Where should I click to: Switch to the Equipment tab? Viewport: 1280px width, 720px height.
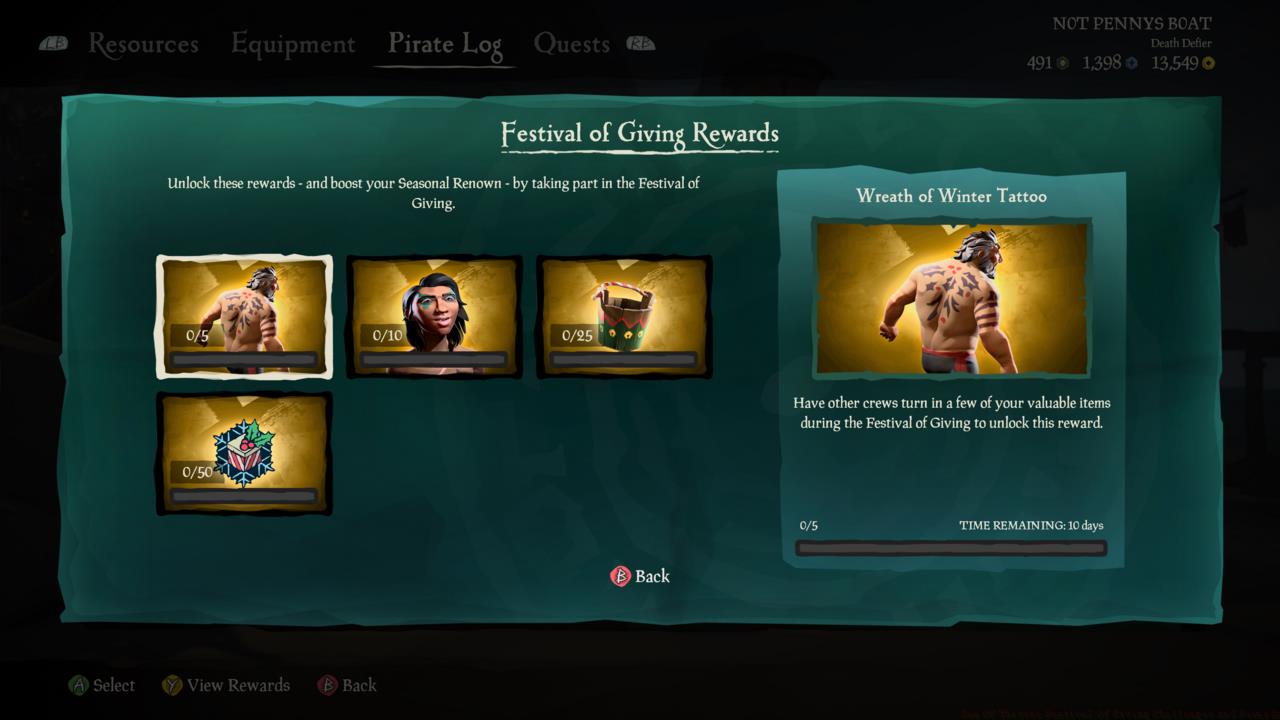[x=292, y=44]
